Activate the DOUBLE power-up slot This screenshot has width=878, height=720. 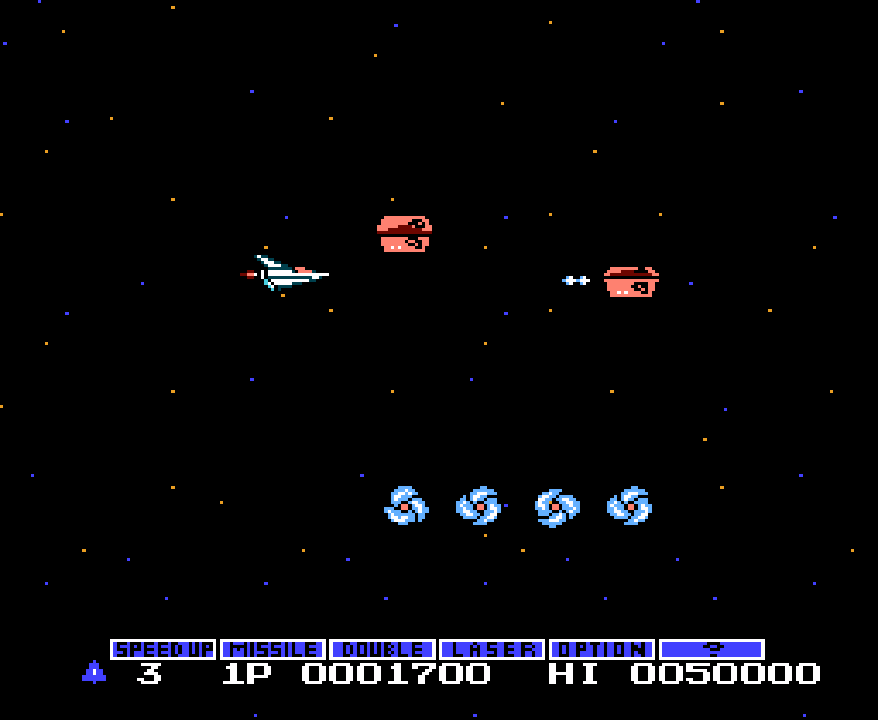pyautogui.click(x=382, y=649)
